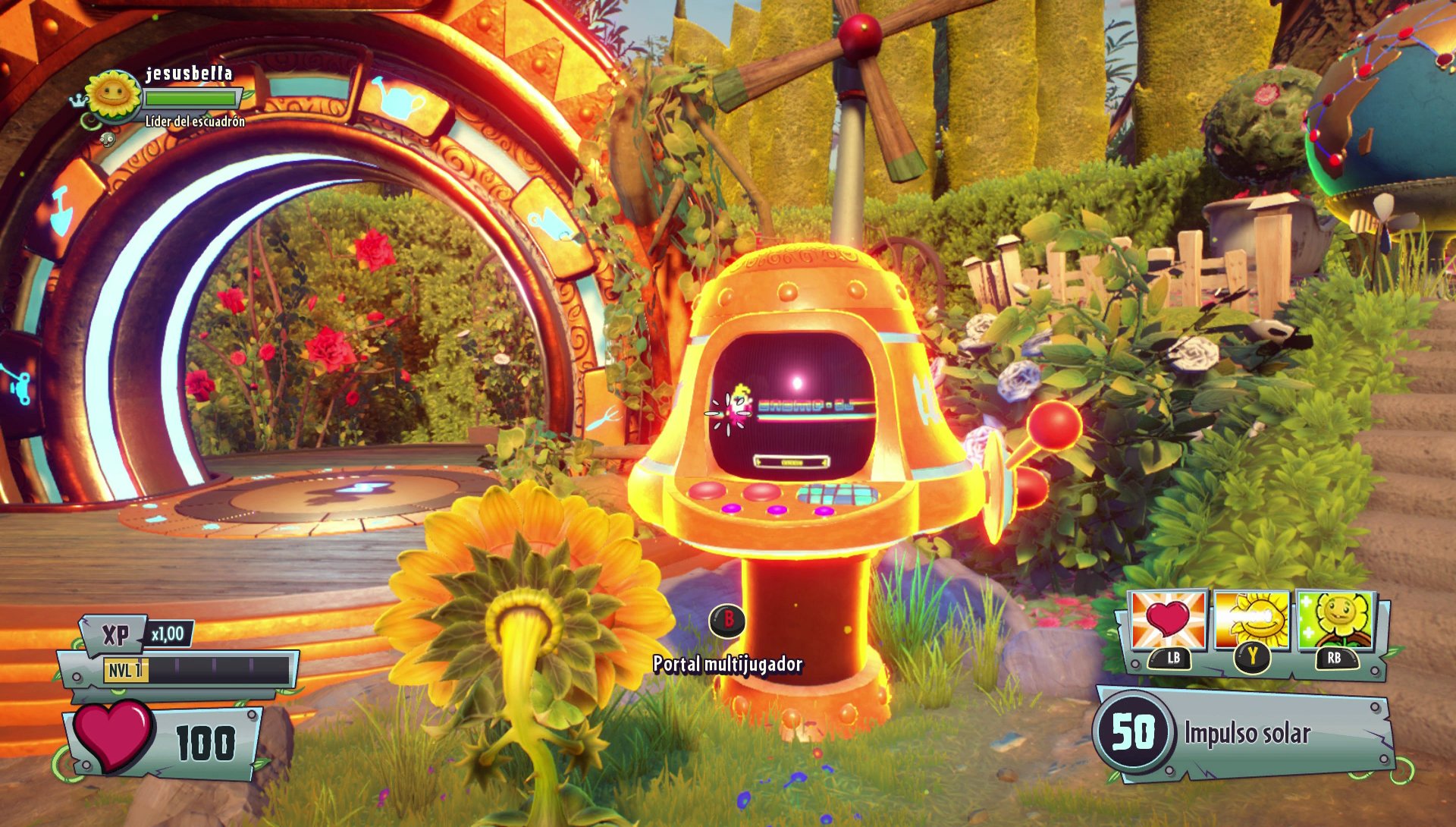Screen dimensions: 1456x827
Task: Toggle the left red button on the arcade cabinet
Action: coord(708,492)
